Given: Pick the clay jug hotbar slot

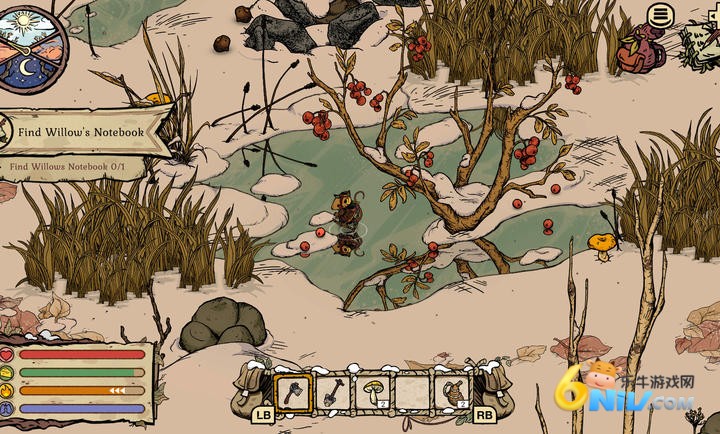Looking at the screenshot, I should [x=451, y=391].
